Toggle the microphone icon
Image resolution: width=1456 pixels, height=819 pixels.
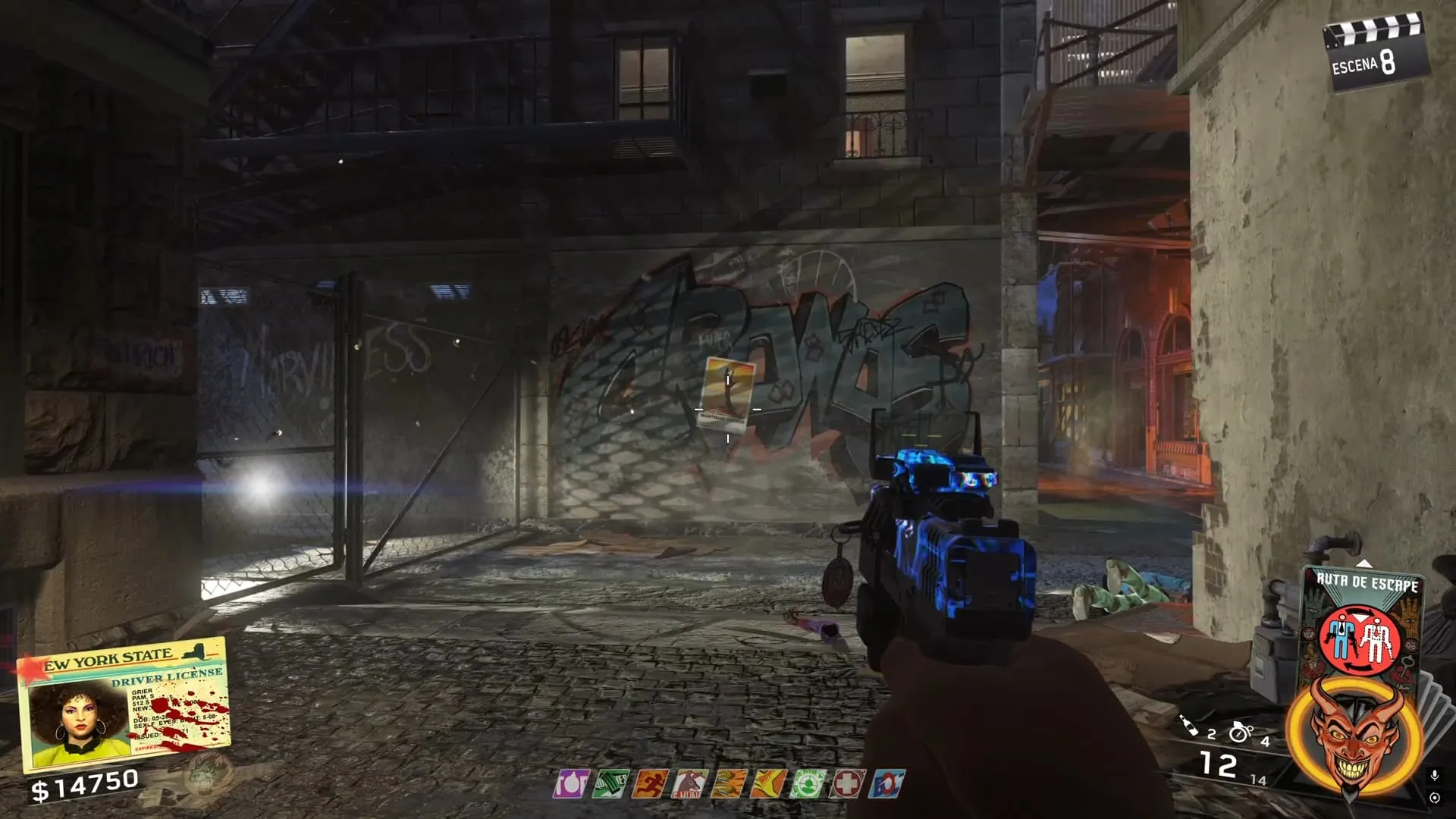click(x=1434, y=776)
